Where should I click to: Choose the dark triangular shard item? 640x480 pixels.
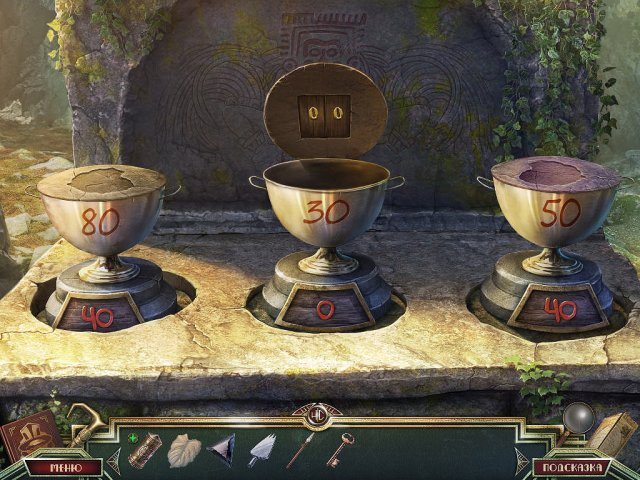(223, 450)
